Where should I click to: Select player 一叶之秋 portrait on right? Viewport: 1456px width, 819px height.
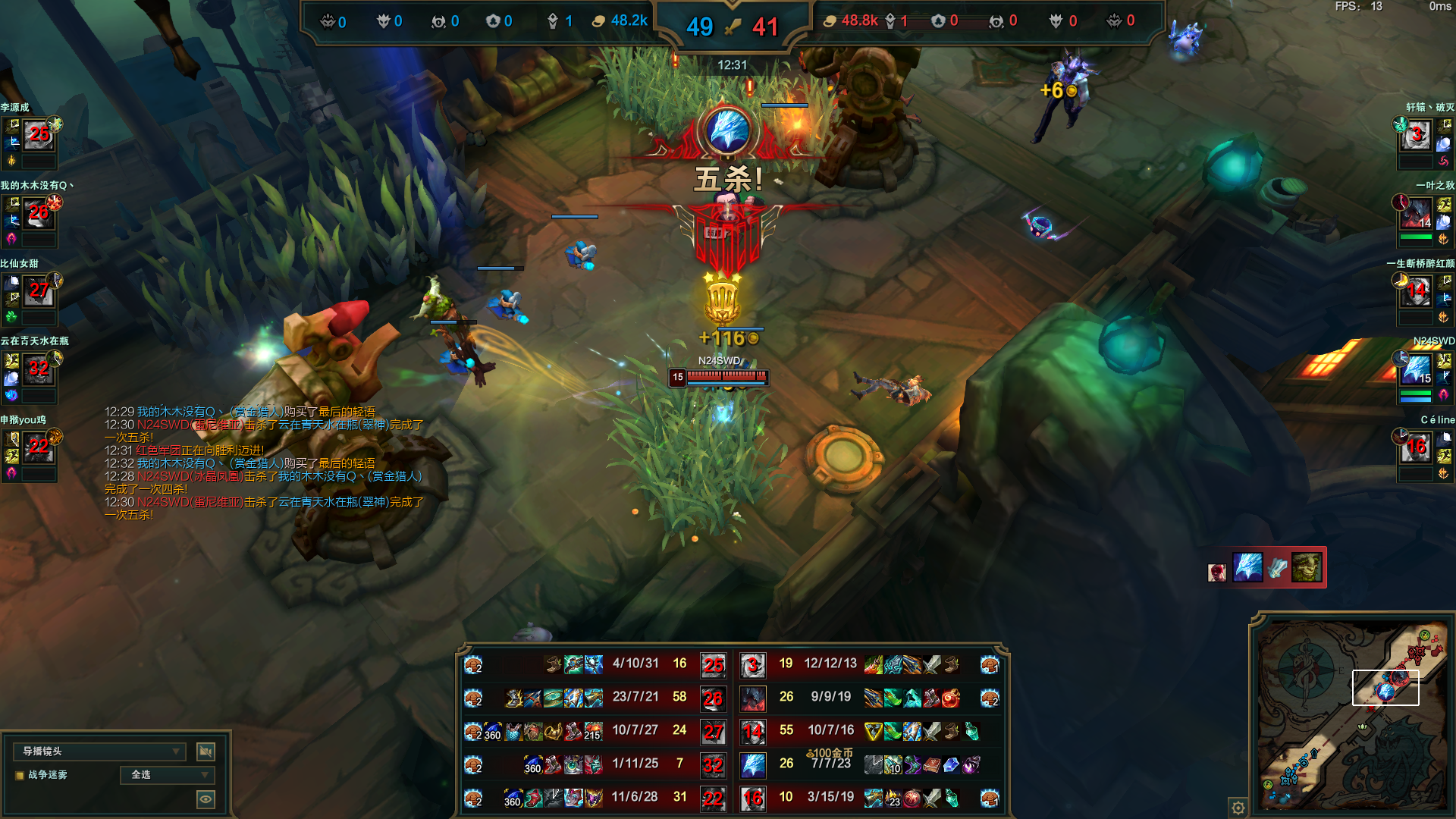(1416, 215)
